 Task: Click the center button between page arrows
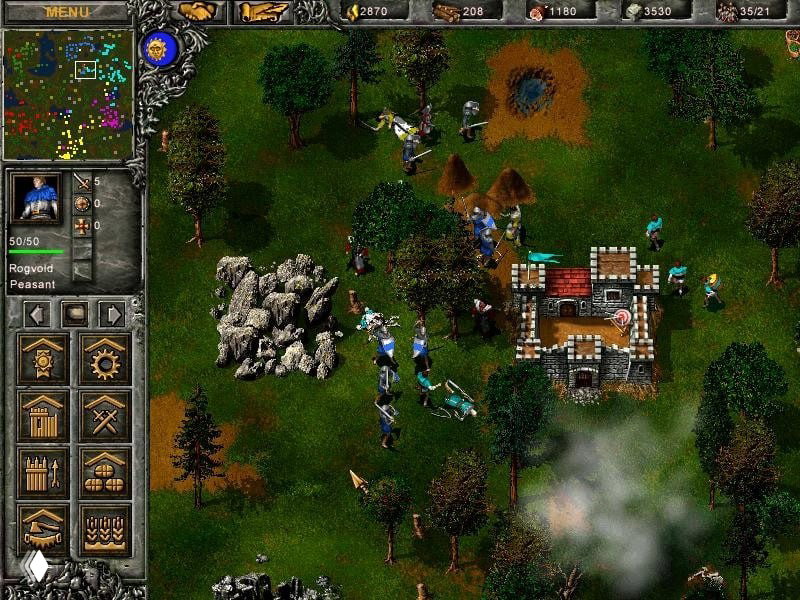[74, 314]
